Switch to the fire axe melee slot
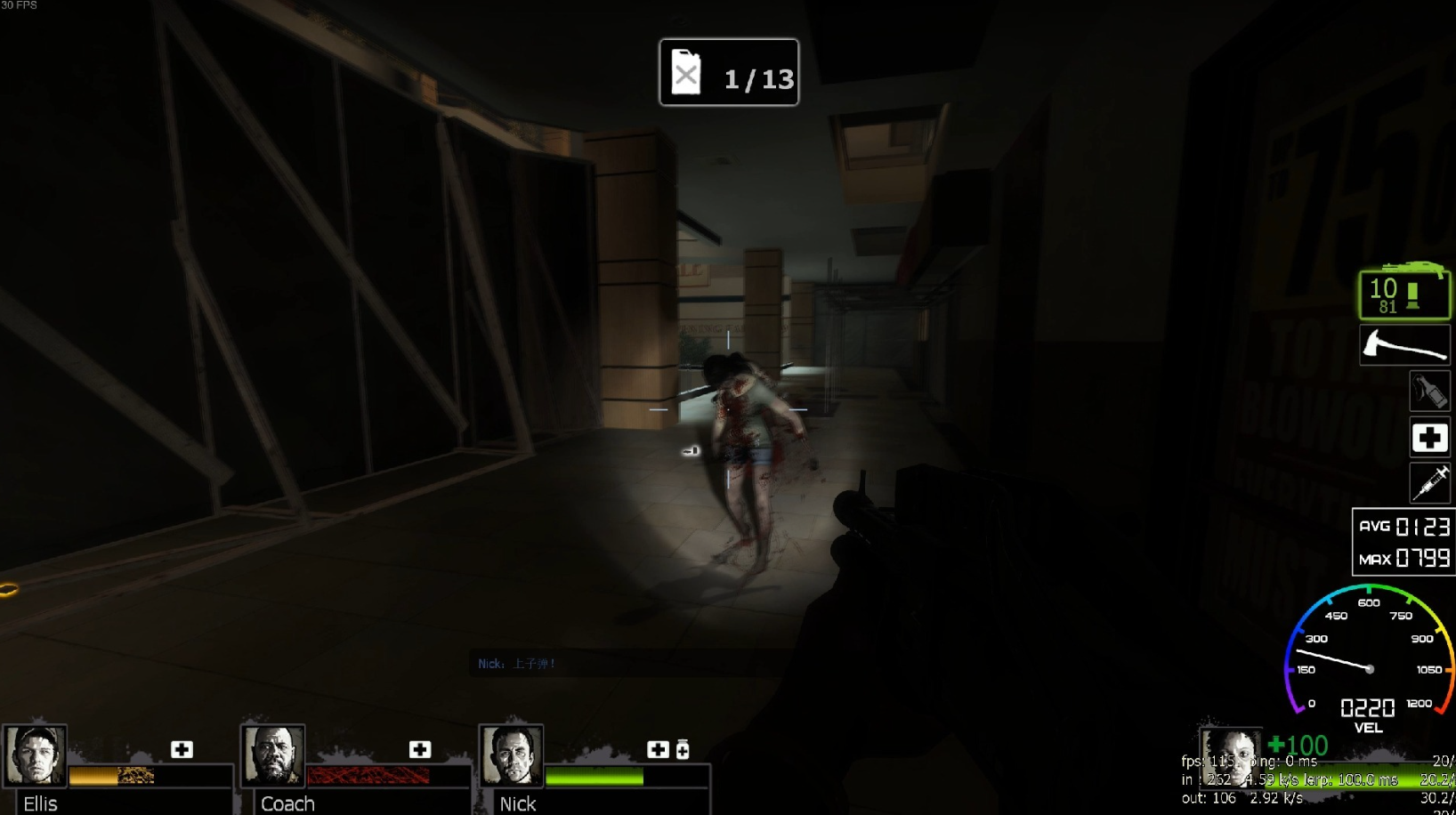Image resolution: width=1456 pixels, height=815 pixels. pyautogui.click(x=1404, y=345)
